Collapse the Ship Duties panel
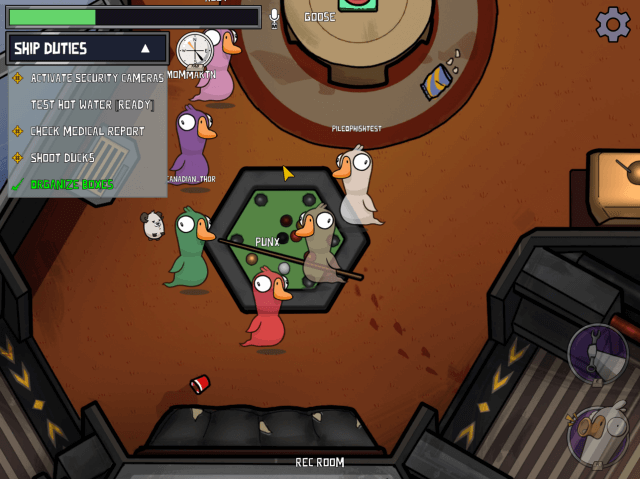This screenshot has width=640, height=479. 146,48
